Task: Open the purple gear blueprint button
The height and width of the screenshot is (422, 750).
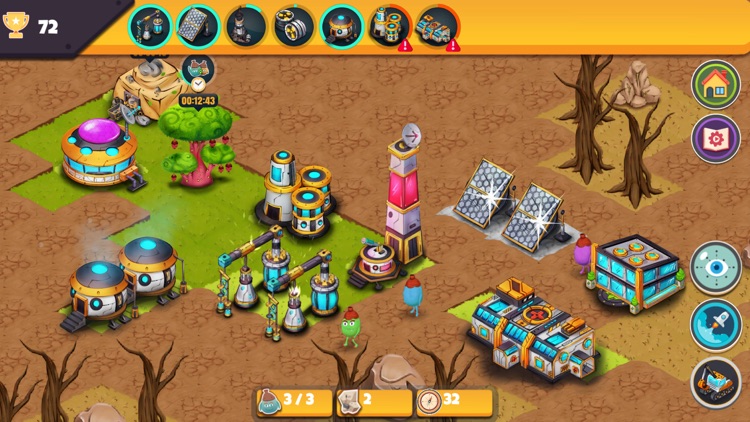Action: (x=716, y=138)
